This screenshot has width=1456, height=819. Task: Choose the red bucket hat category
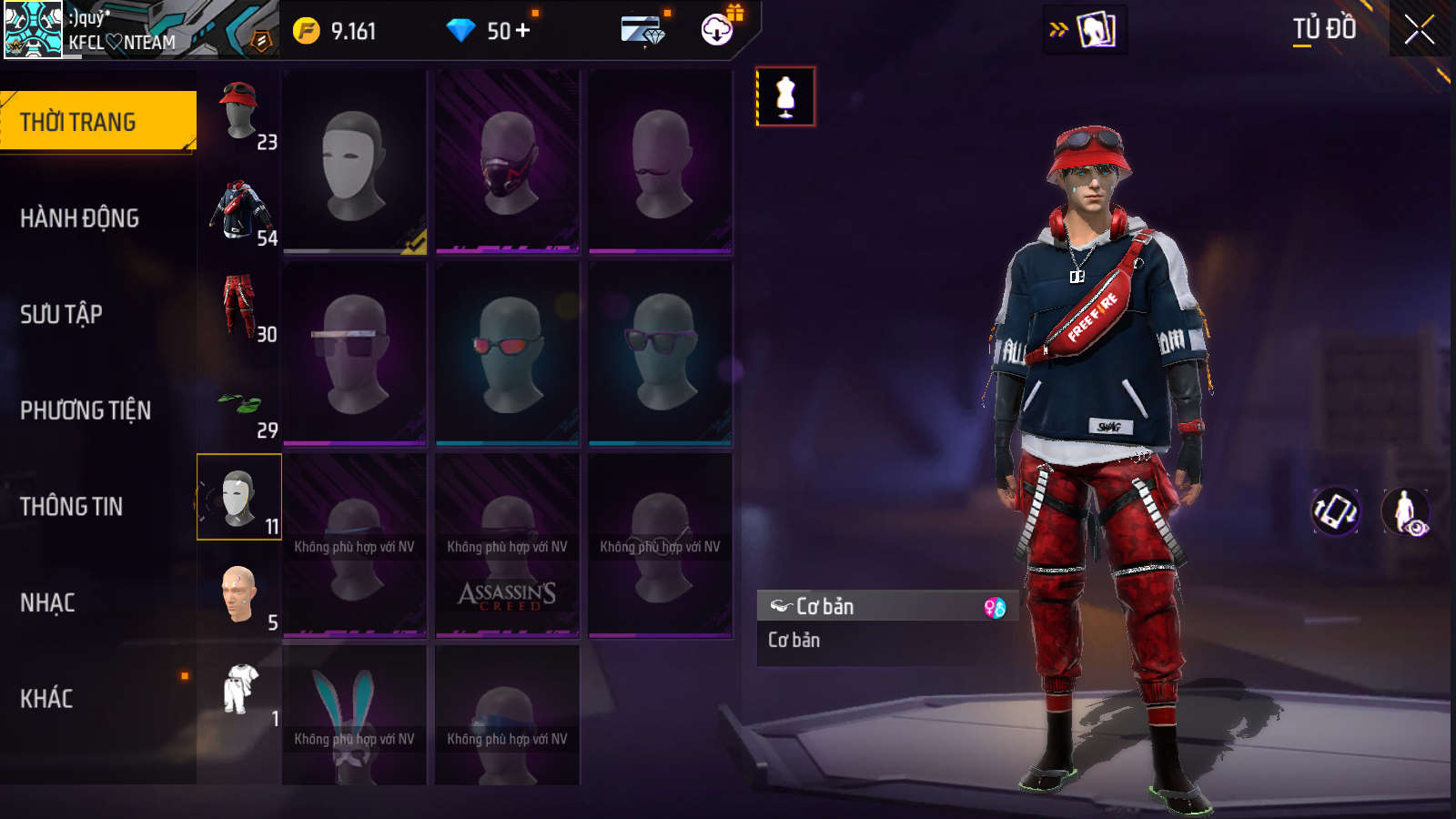[x=239, y=114]
